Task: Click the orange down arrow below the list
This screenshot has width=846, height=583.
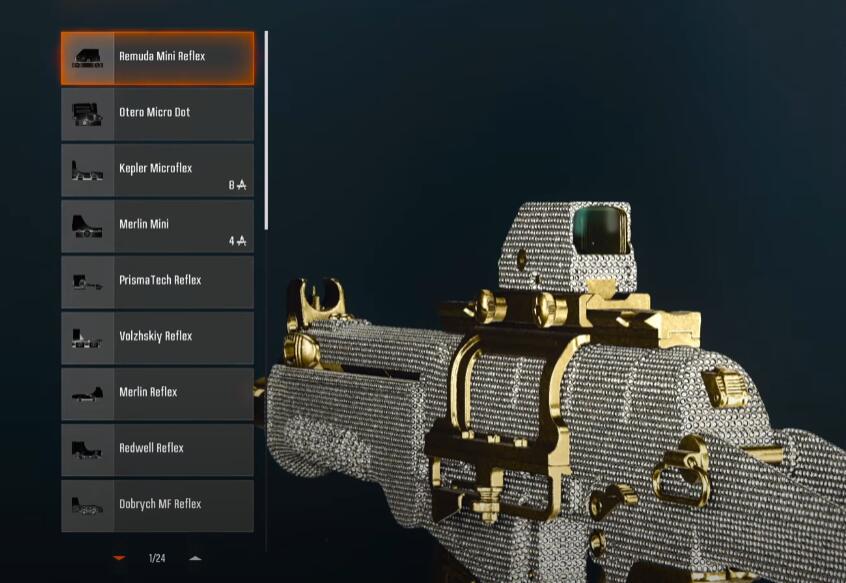Action: [119, 558]
